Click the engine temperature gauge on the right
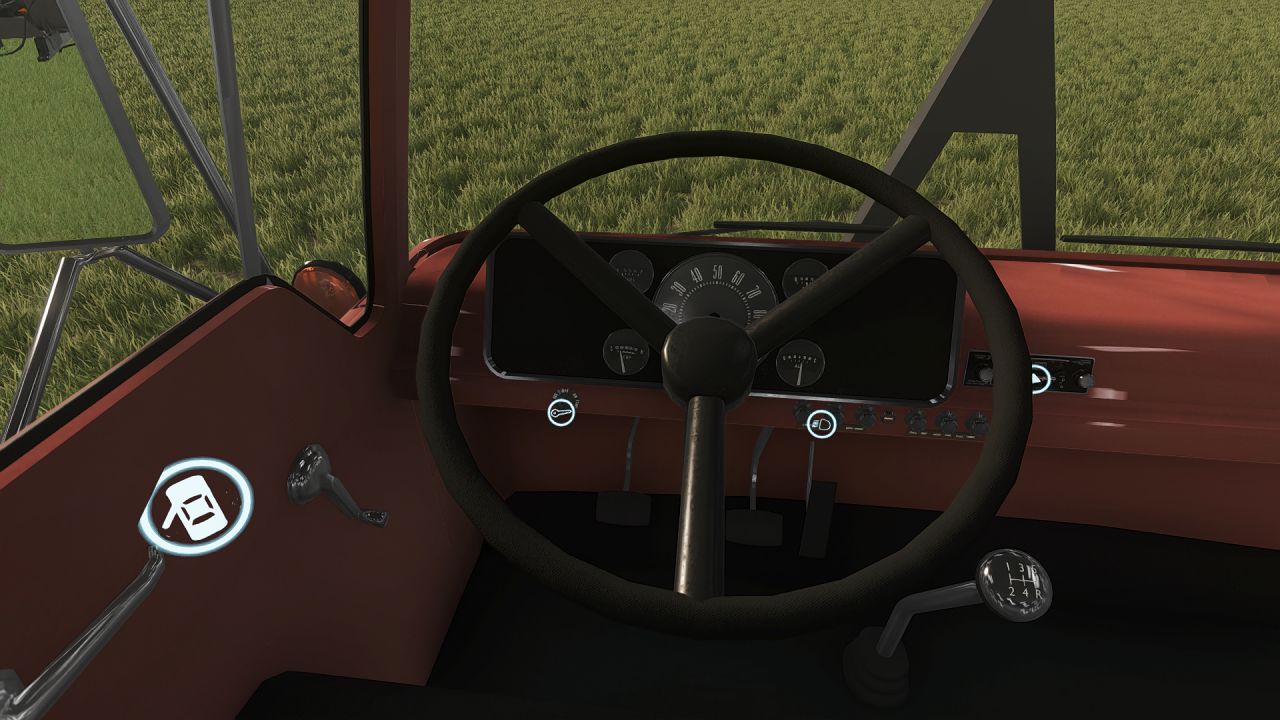This screenshot has height=720, width=1280. coord(800,365)
